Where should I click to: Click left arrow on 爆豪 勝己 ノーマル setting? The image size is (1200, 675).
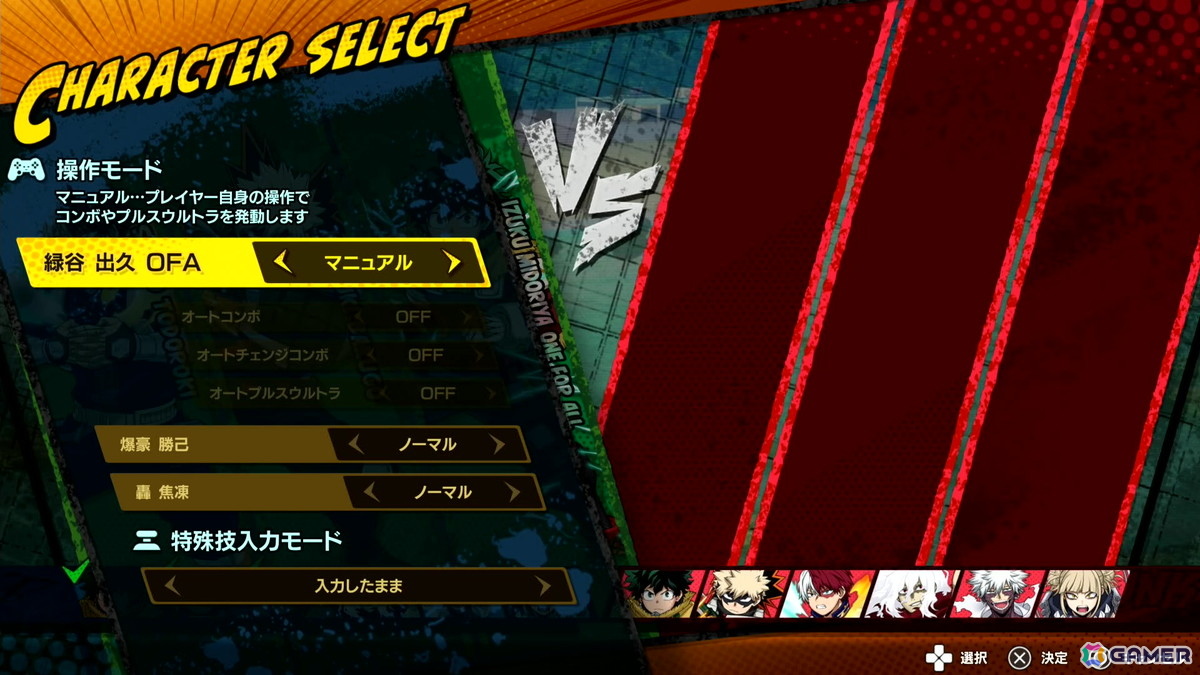[x=356, y=444]
